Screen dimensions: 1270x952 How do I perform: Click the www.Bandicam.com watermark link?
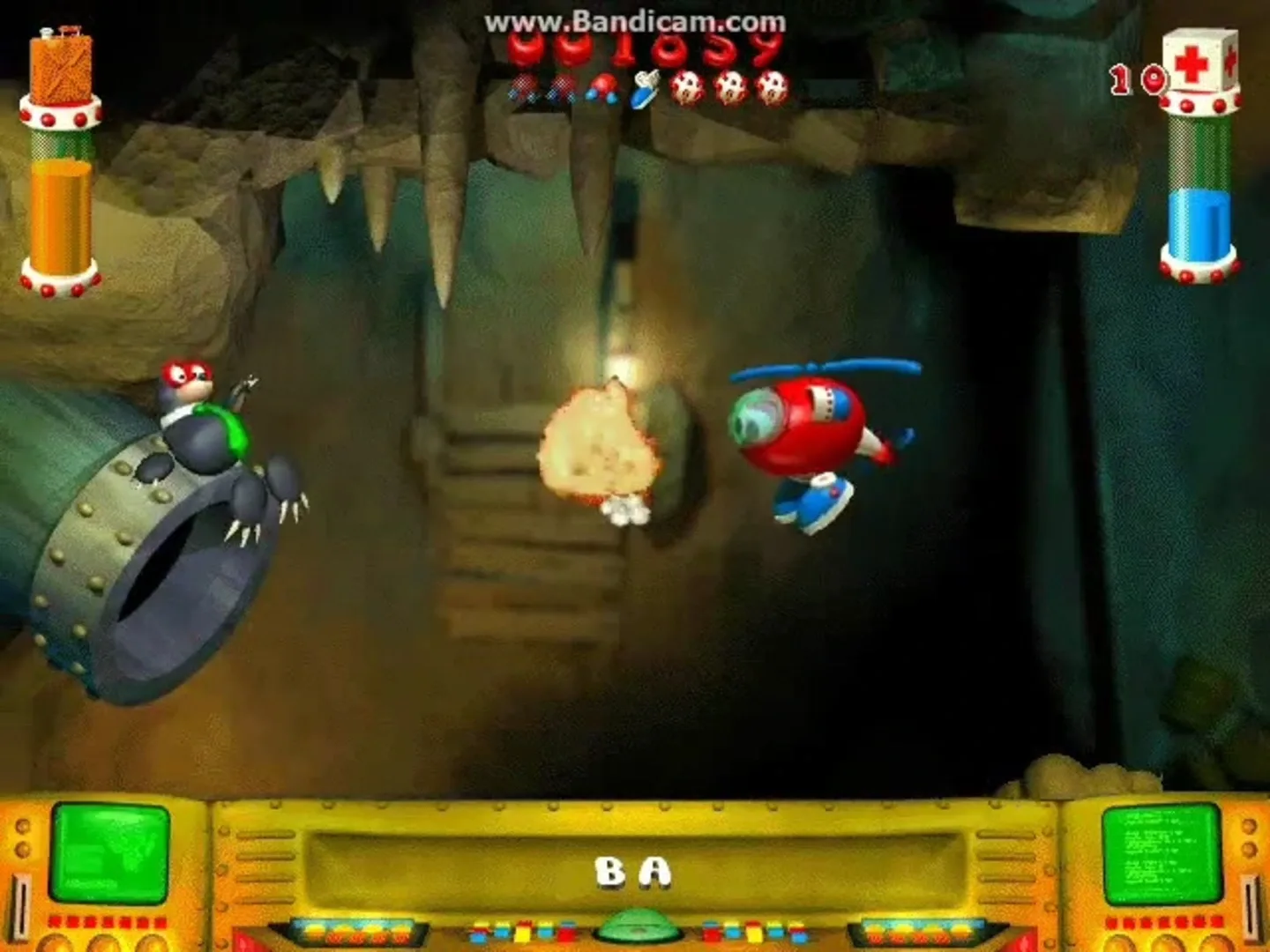pos(638,23)
